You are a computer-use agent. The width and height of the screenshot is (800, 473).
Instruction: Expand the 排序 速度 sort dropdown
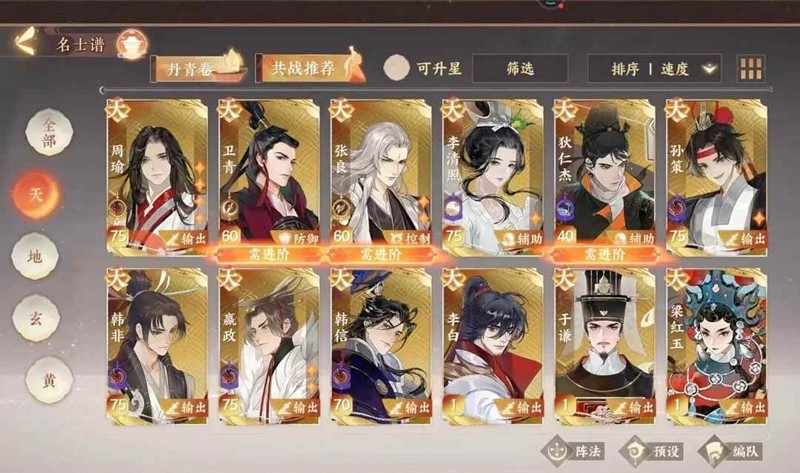pyautogui.click(x=666, y=68)
